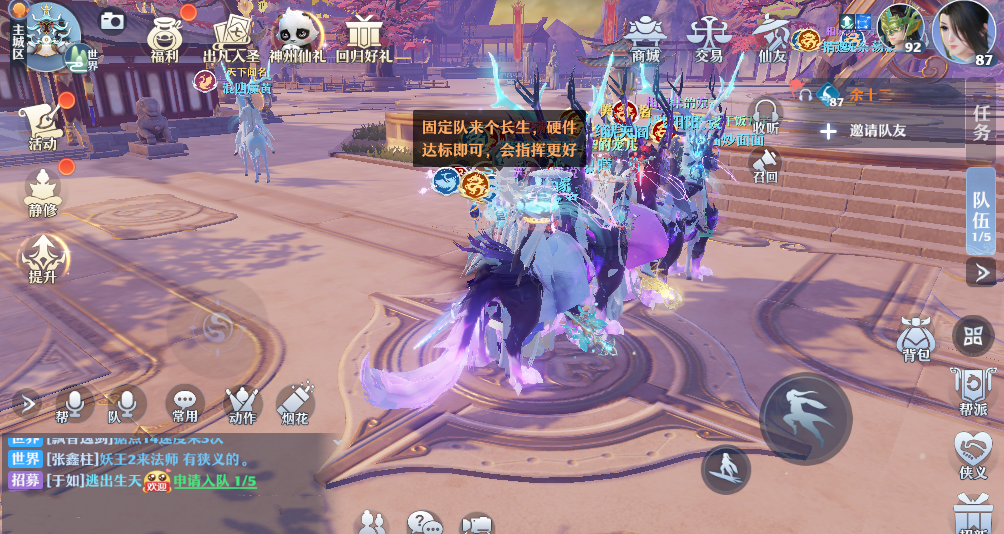Open the 神州仙礼 panda gift icon
This screenshot has width=1004, height=534.
pos(297,36)
